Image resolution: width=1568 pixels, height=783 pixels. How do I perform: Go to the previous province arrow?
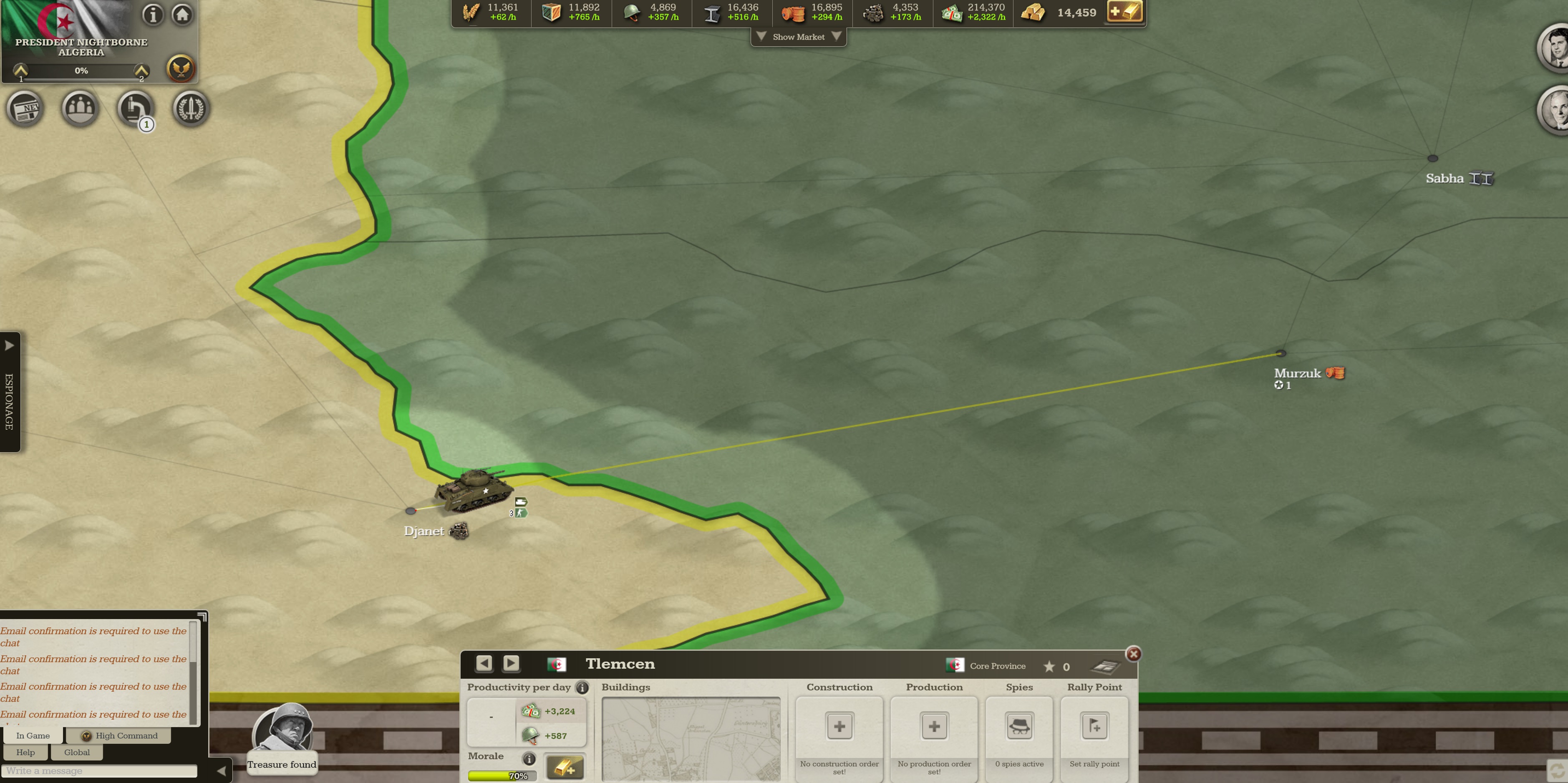484,663
